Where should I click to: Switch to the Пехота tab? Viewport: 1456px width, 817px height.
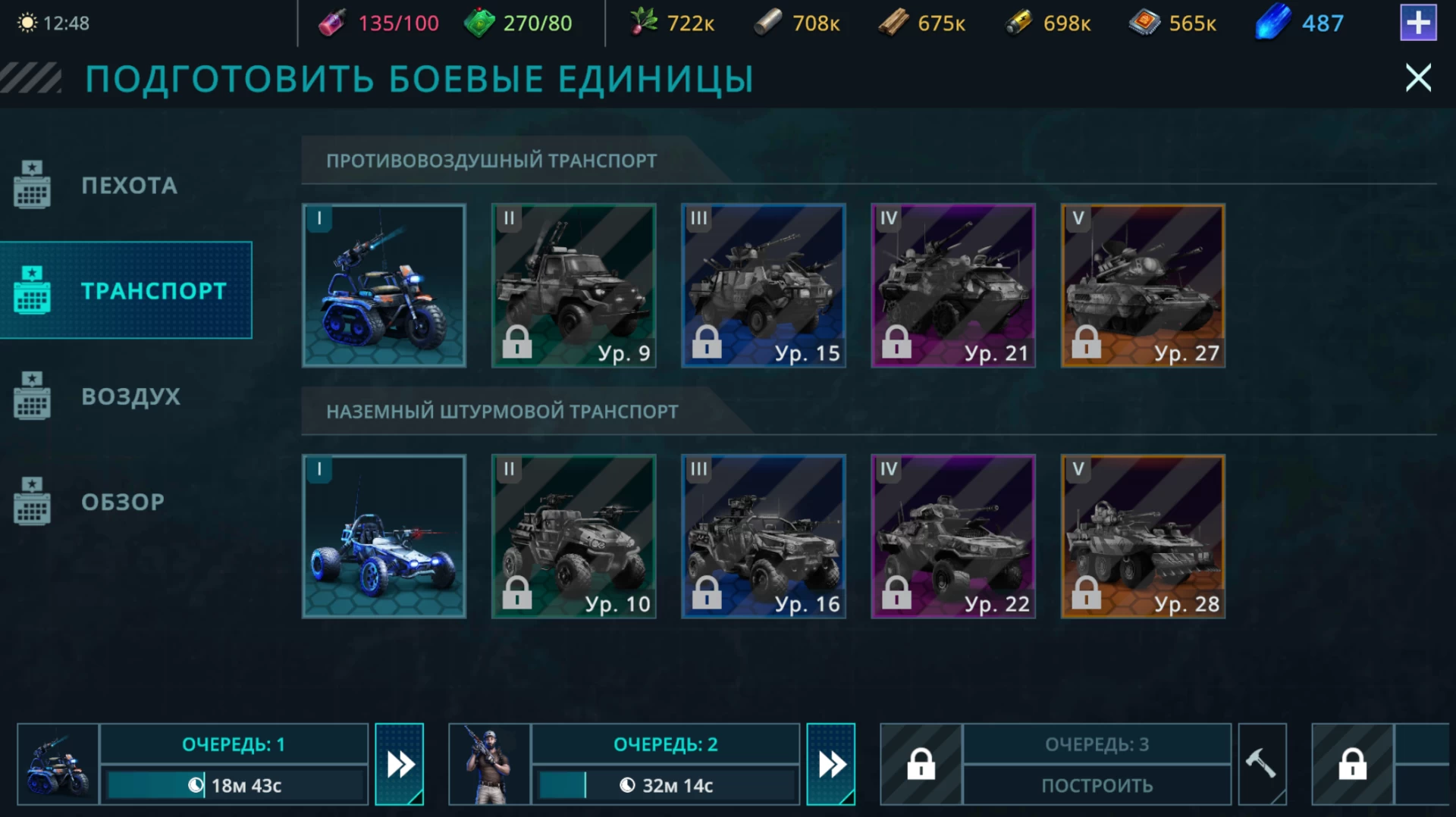[127, 185]
